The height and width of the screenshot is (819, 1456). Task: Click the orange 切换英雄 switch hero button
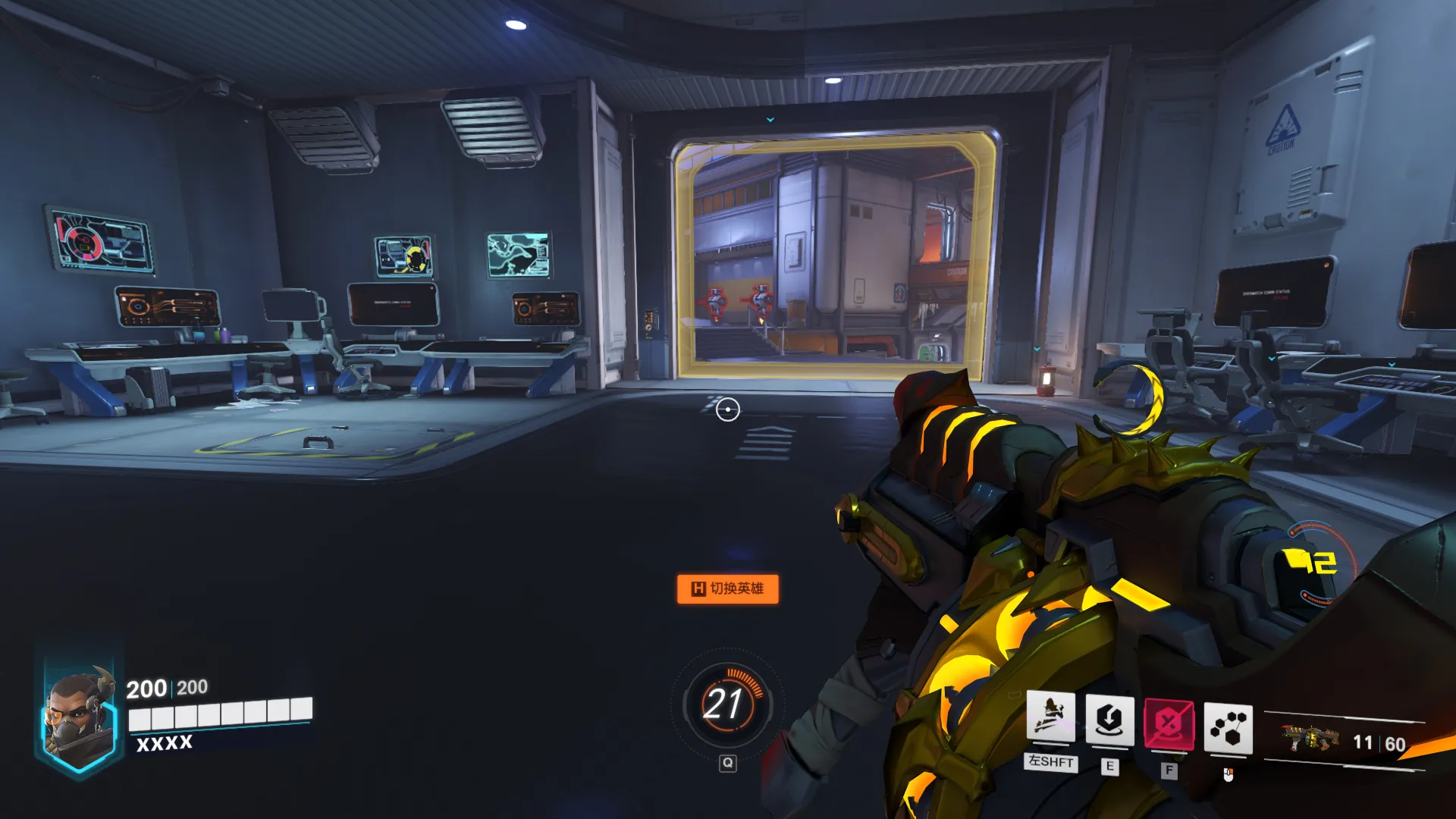pyautogui.click(x=727, y=588)
